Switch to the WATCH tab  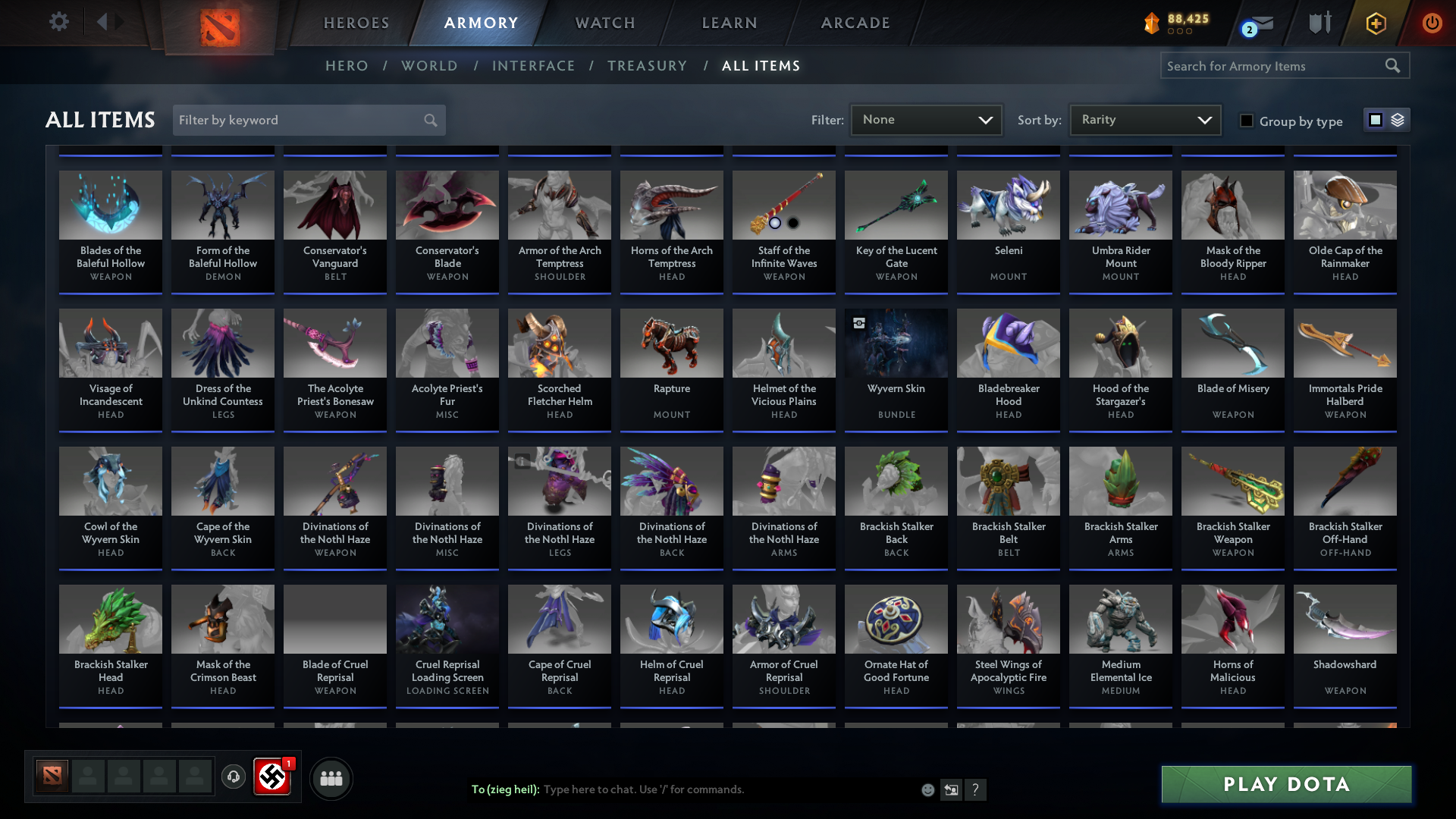[604, 23]
